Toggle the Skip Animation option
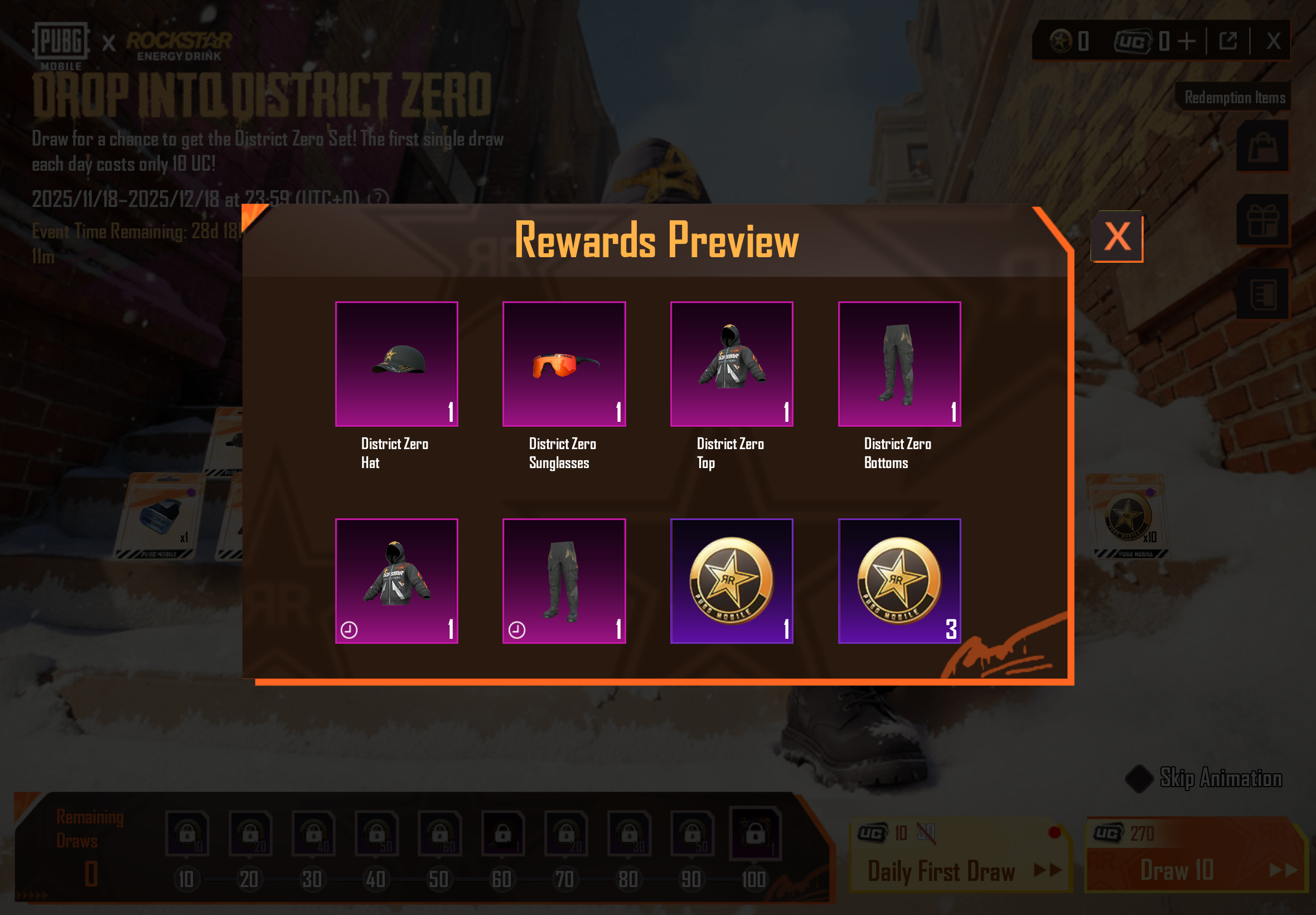Viewport: 1316px width, 915px height. coord(1139,778)
